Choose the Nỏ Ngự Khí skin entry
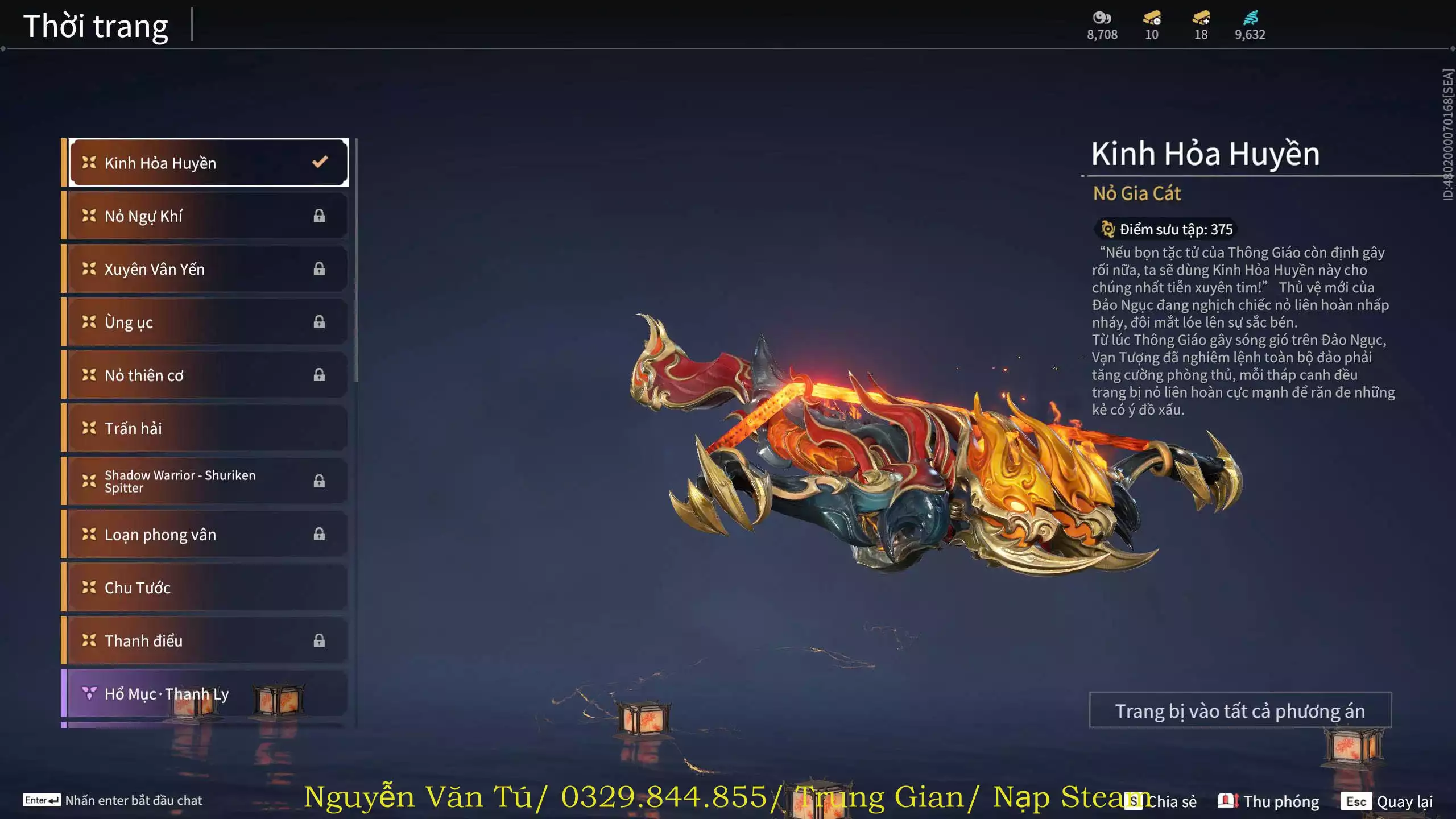Viewport: 1456px width, 819px height. (208, 216)
